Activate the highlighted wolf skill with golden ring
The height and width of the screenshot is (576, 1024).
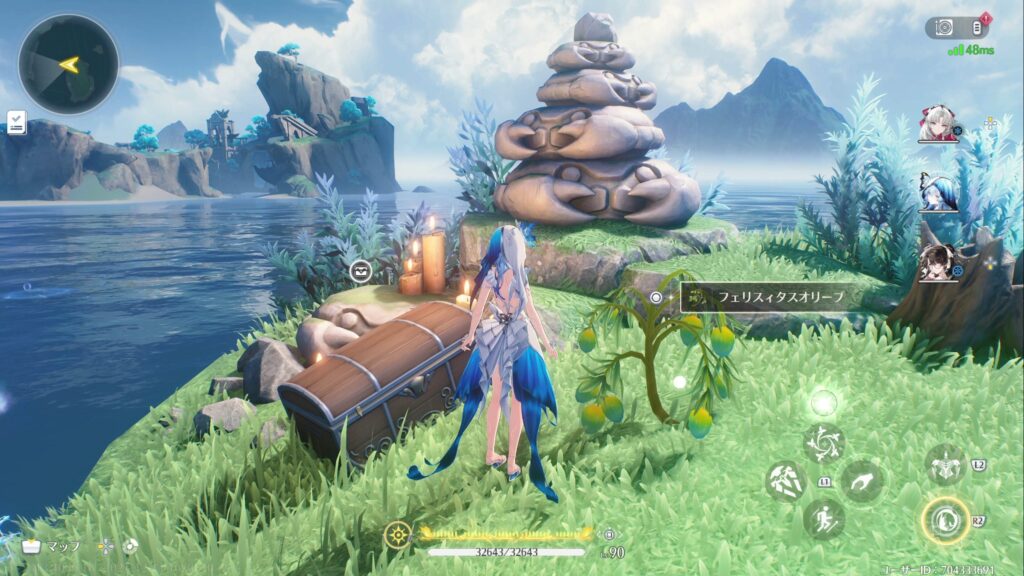click(944, 520)
